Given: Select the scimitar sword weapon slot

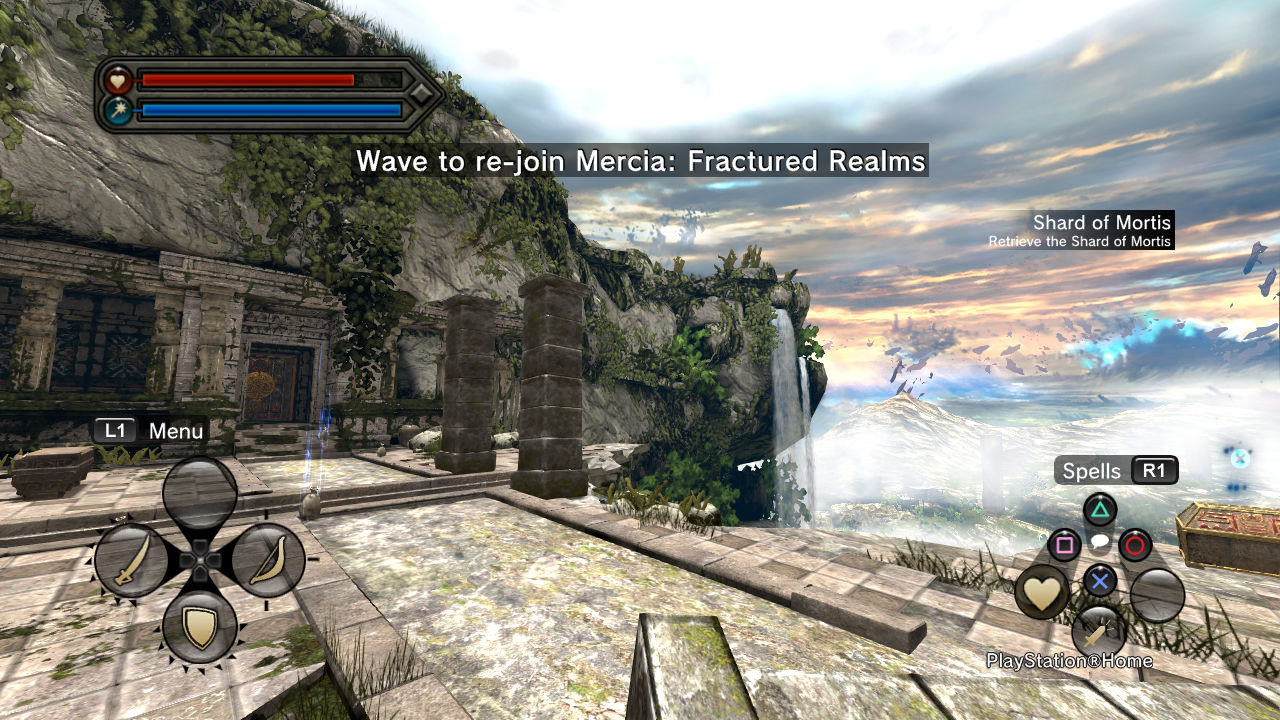Looking at the screenshot, I should 131,561.
